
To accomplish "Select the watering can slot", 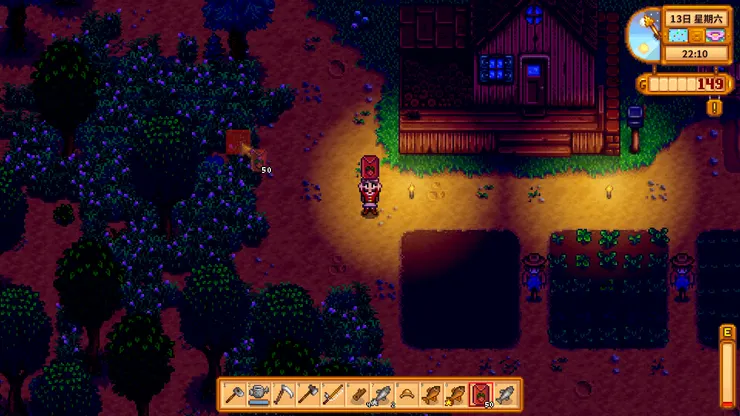I will pos(258,395).
